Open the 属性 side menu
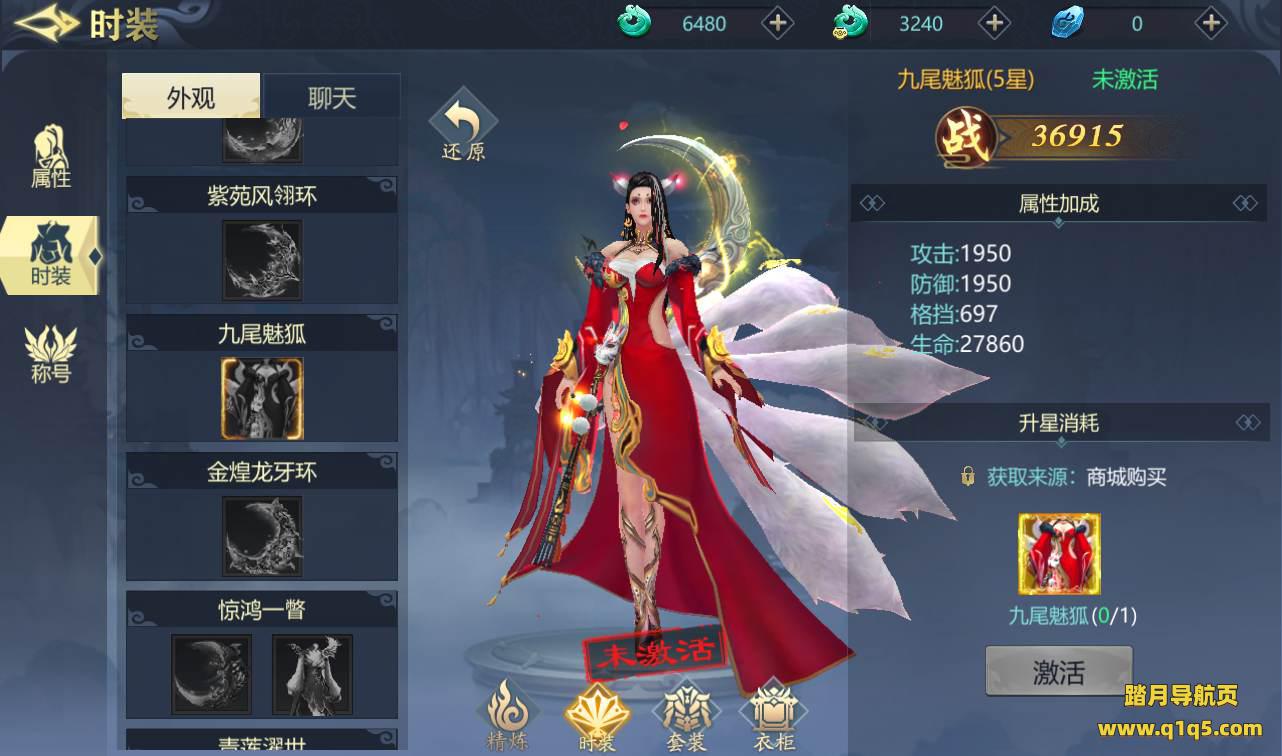The width and height of the screenshot is (1282, 756). click(x=50, y=157)
